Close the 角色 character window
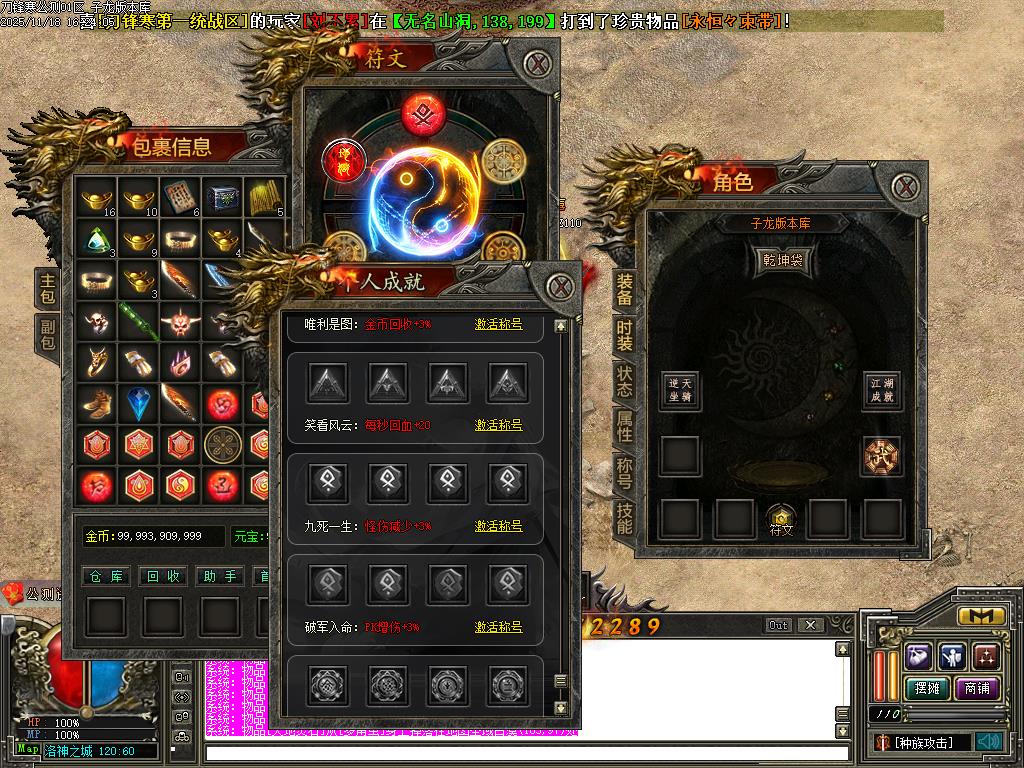 pyautogui.click(x=906, y=186)
